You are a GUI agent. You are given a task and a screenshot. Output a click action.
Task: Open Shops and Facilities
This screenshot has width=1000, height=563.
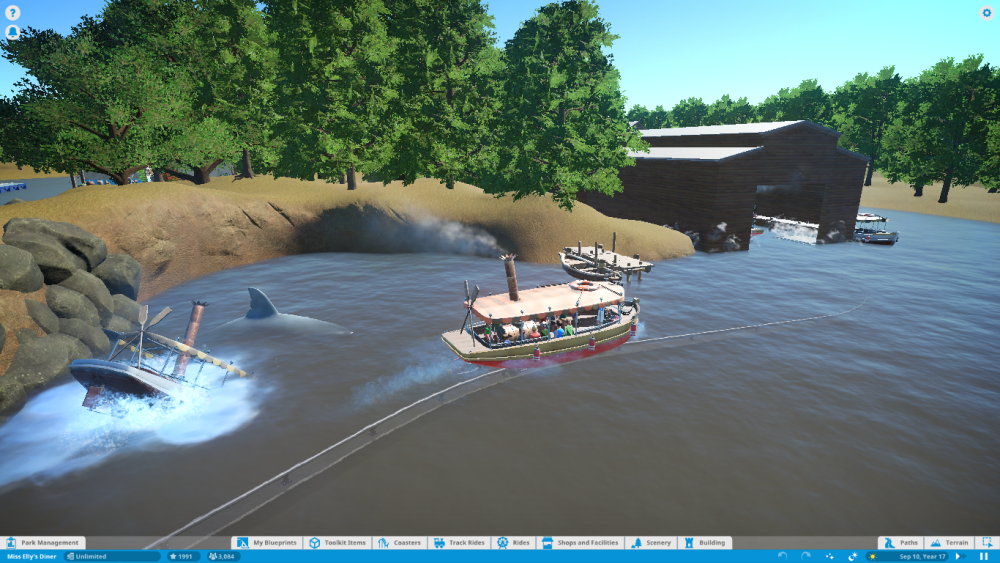580,543
